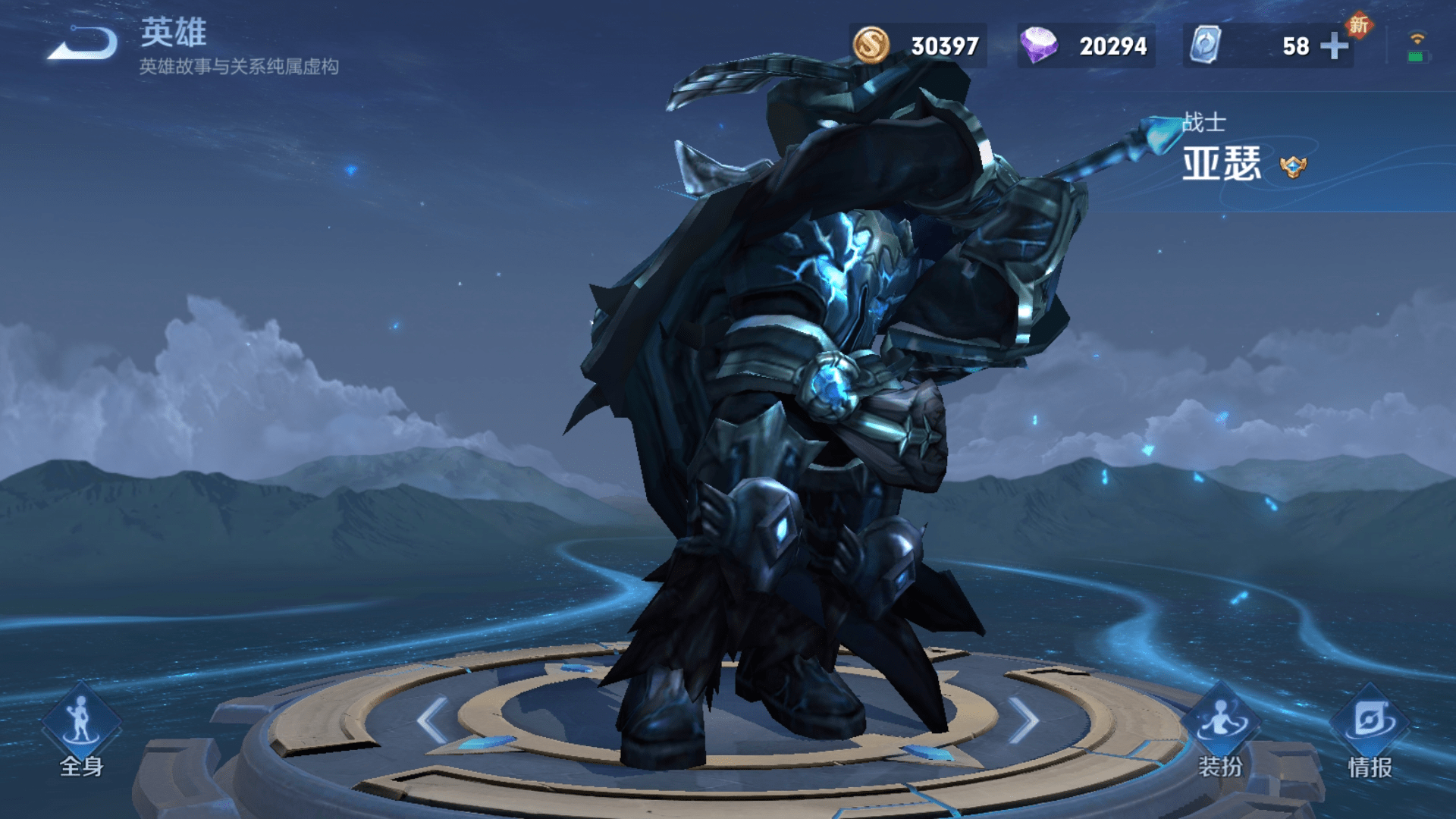This screenshot has height=819, width=1456.
Task: Switch to next hero with right arrow
Action: pyautogui.click(x=1023, y=720)
